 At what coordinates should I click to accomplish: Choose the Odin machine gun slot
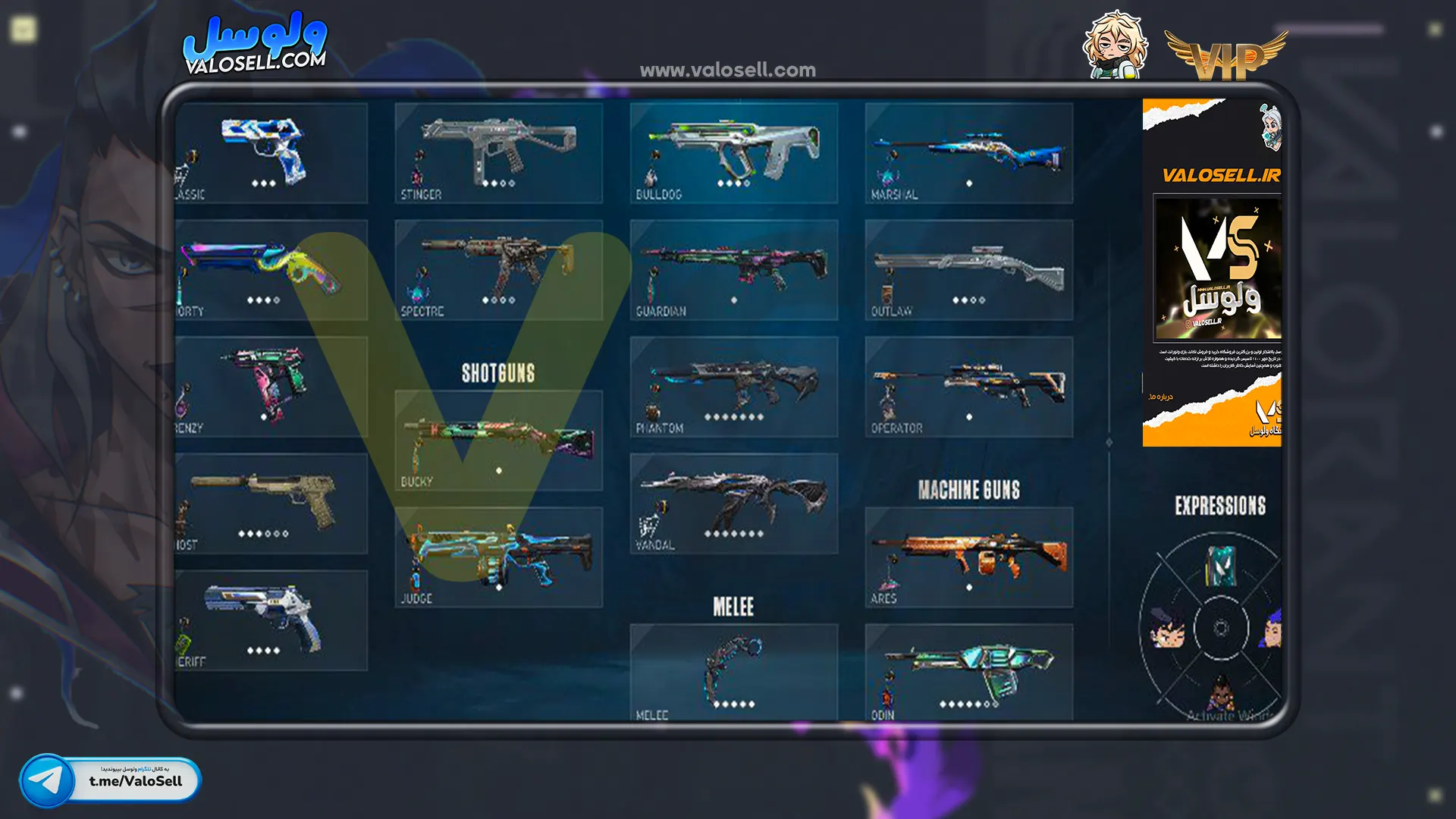[968, 672]
